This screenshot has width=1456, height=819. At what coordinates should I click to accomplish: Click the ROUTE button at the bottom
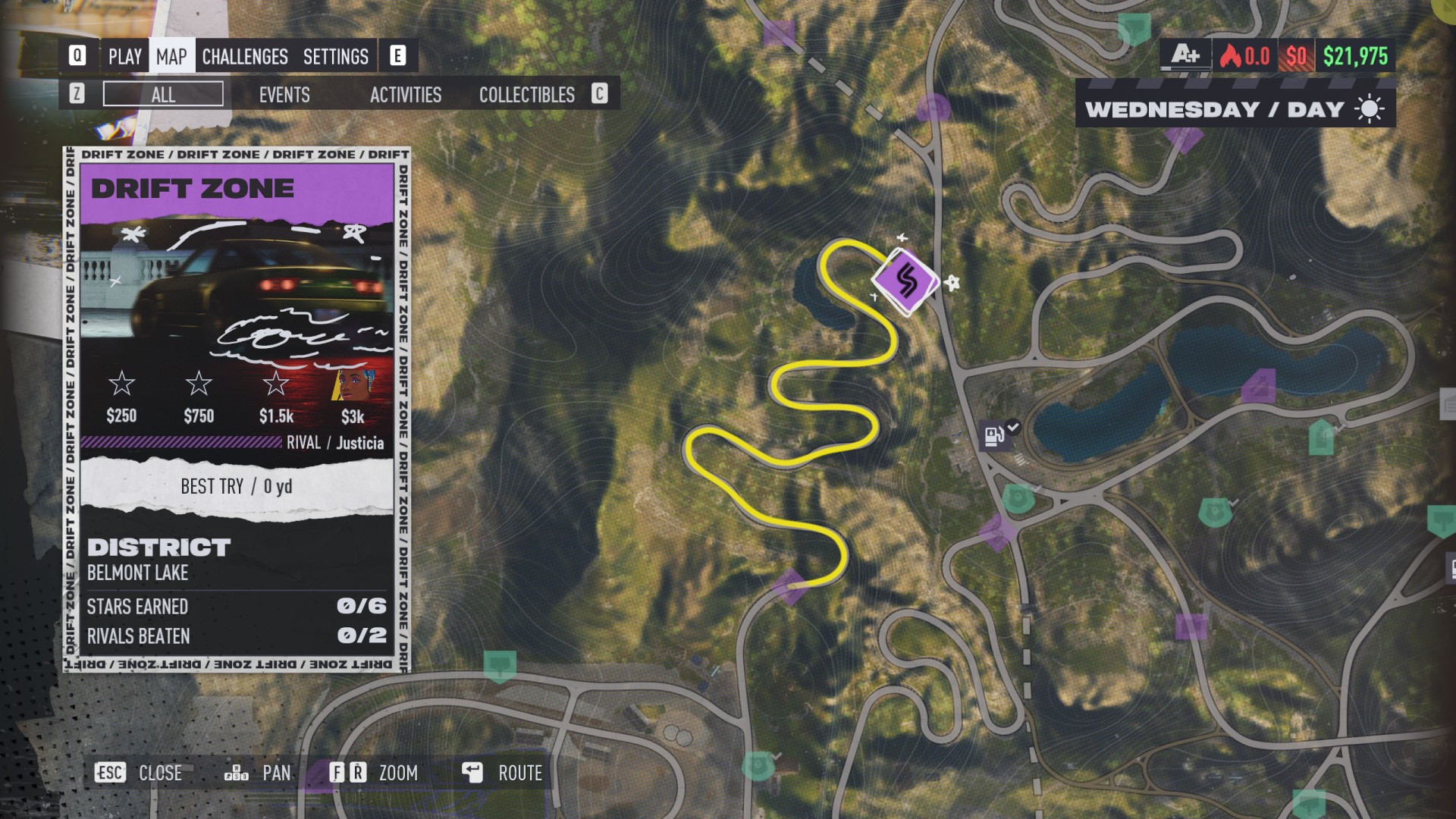(x=520, y=773)
